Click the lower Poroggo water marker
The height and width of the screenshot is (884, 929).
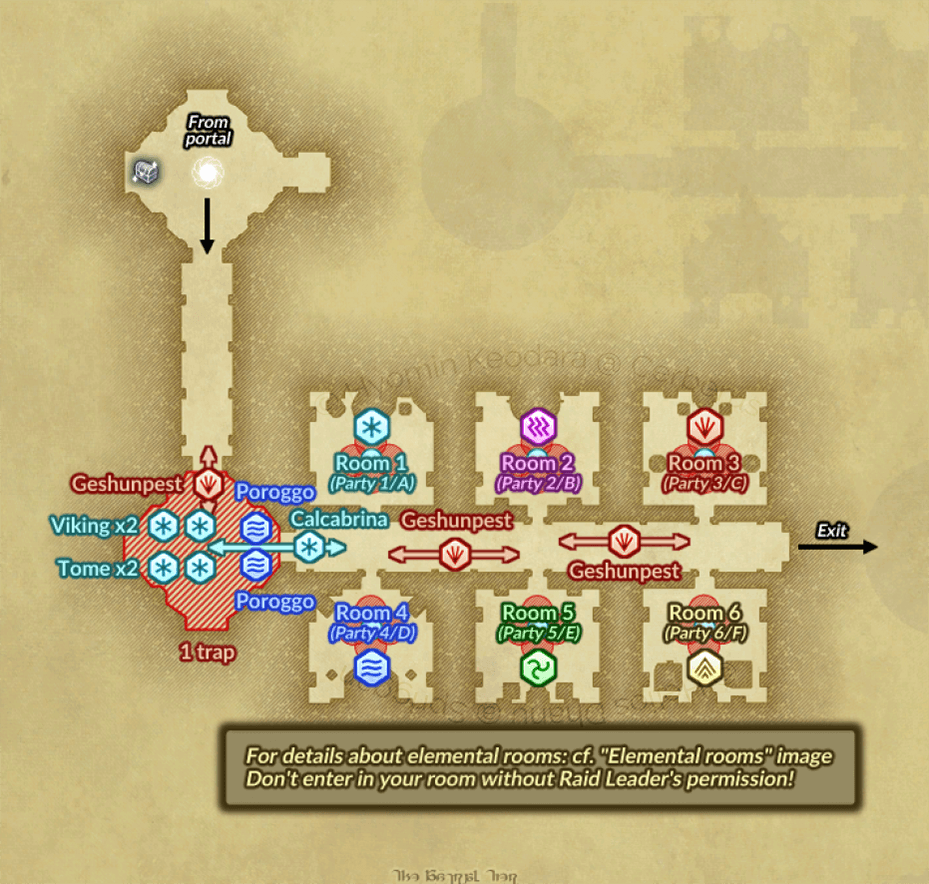pyautogui.click(x=257, y=565)
